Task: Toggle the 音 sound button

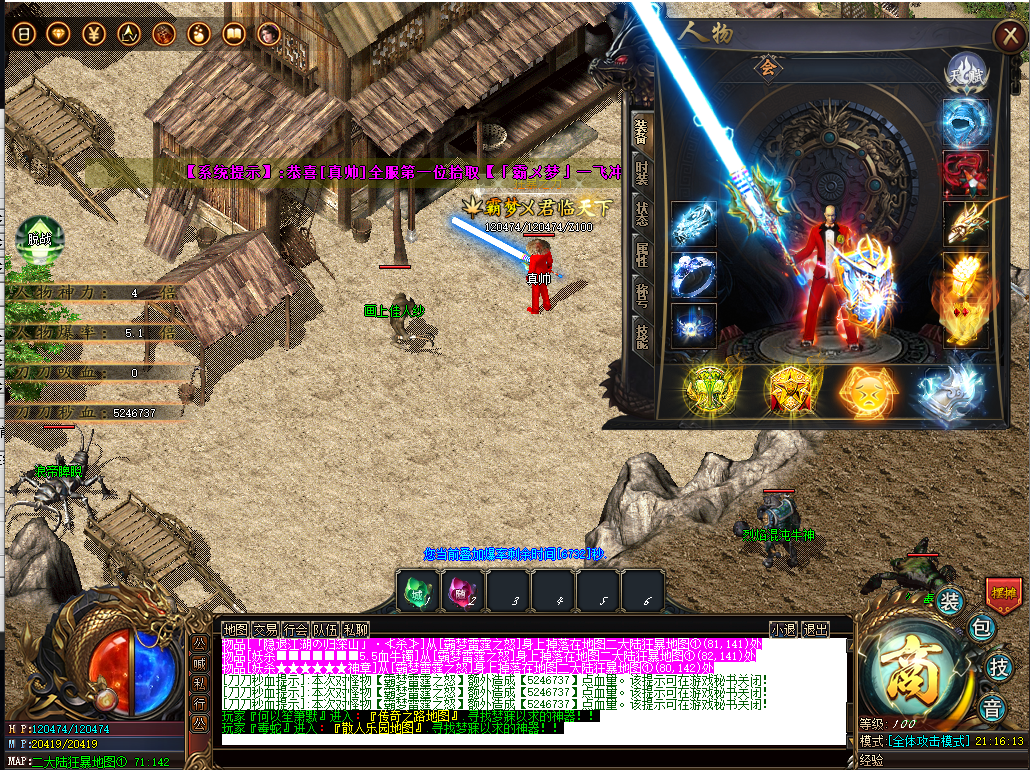Action: (991, 708)
